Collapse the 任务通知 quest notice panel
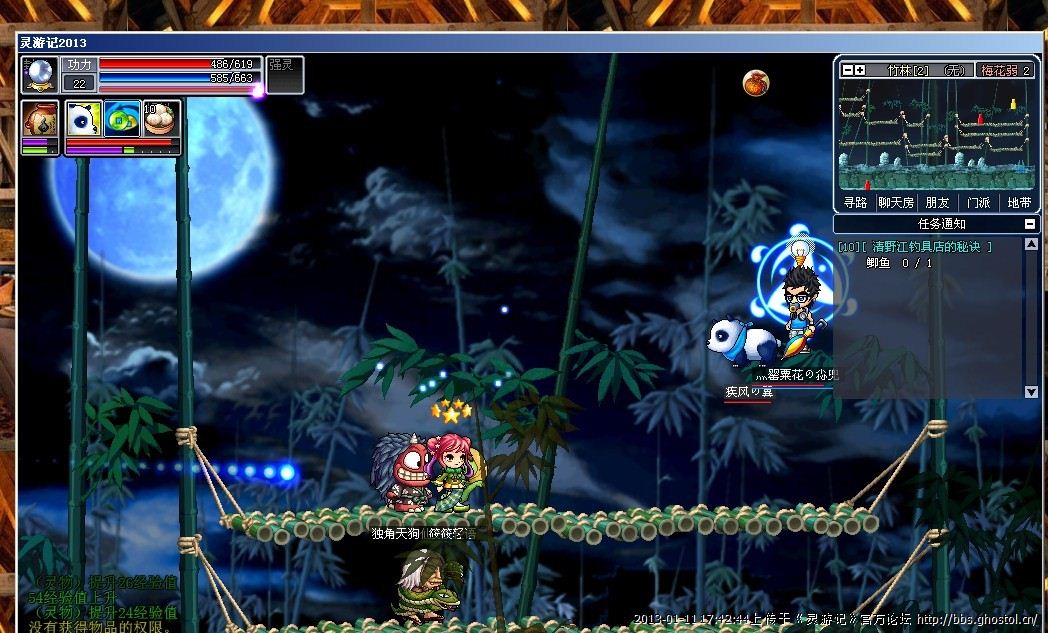The image size is (1048, 633). coord(1031,224)
